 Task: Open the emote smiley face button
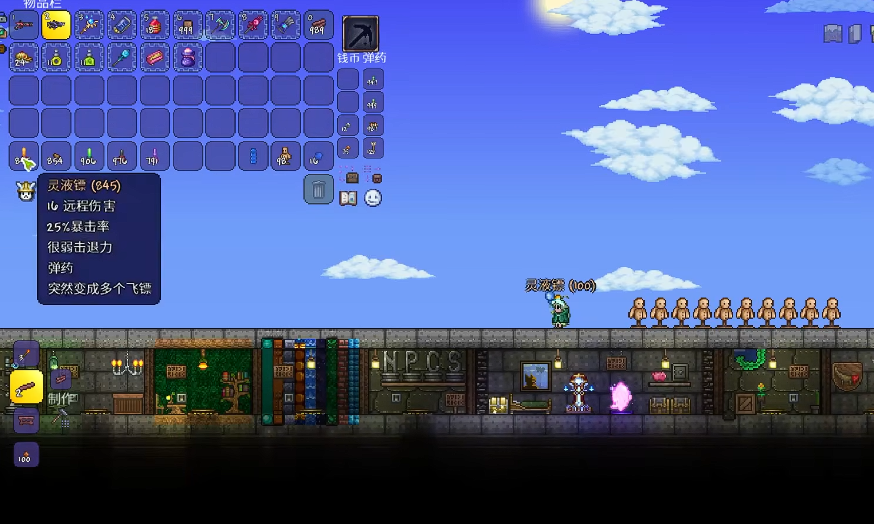[x=373, y=198]
